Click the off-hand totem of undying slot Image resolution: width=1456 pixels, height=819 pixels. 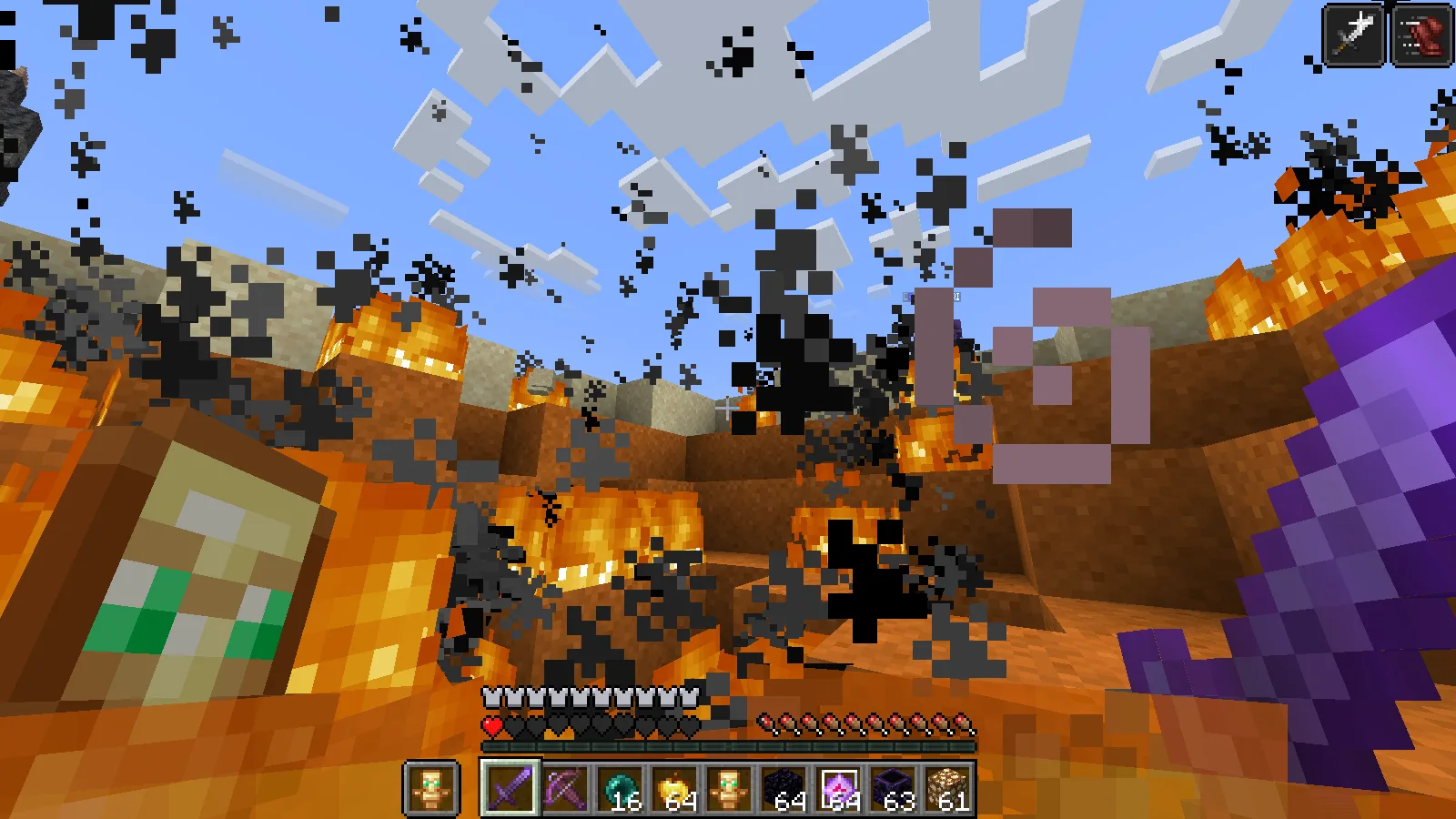pos(430,788)
